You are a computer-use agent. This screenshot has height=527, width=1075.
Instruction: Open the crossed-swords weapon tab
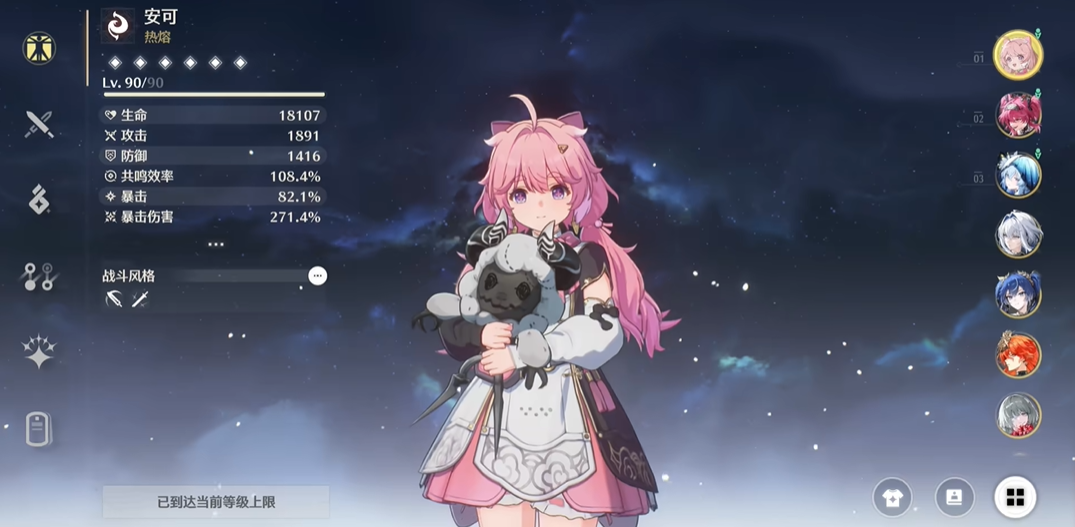(39, 124)
